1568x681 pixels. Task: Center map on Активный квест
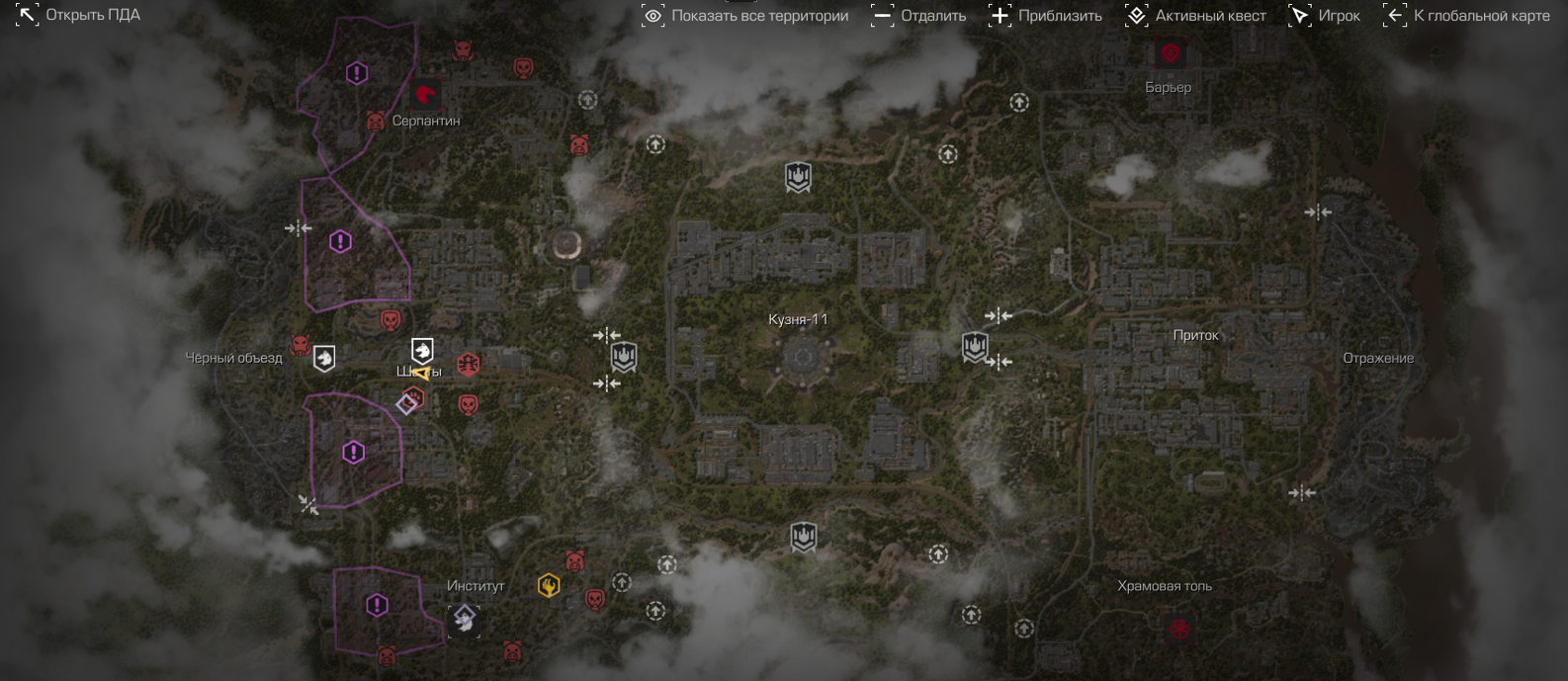[1195, 16]
